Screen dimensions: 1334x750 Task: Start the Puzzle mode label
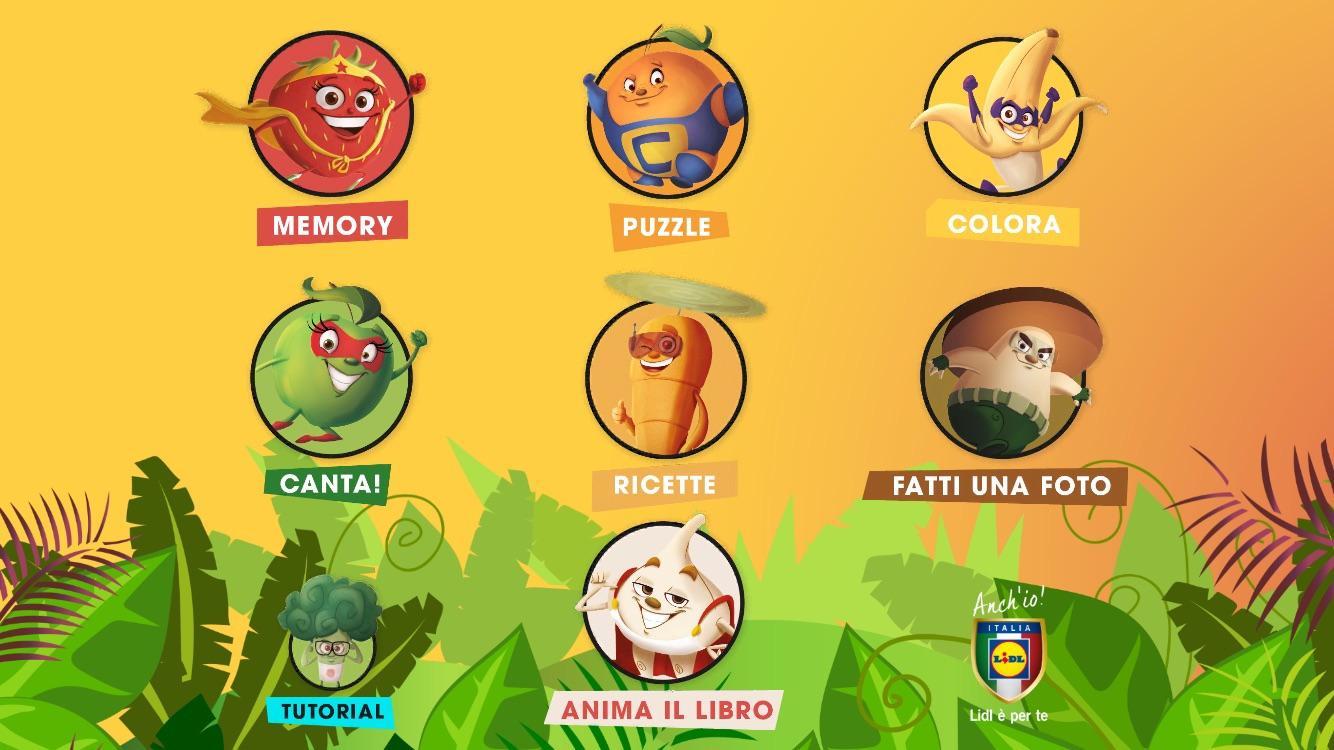click(x=667, y=226)
